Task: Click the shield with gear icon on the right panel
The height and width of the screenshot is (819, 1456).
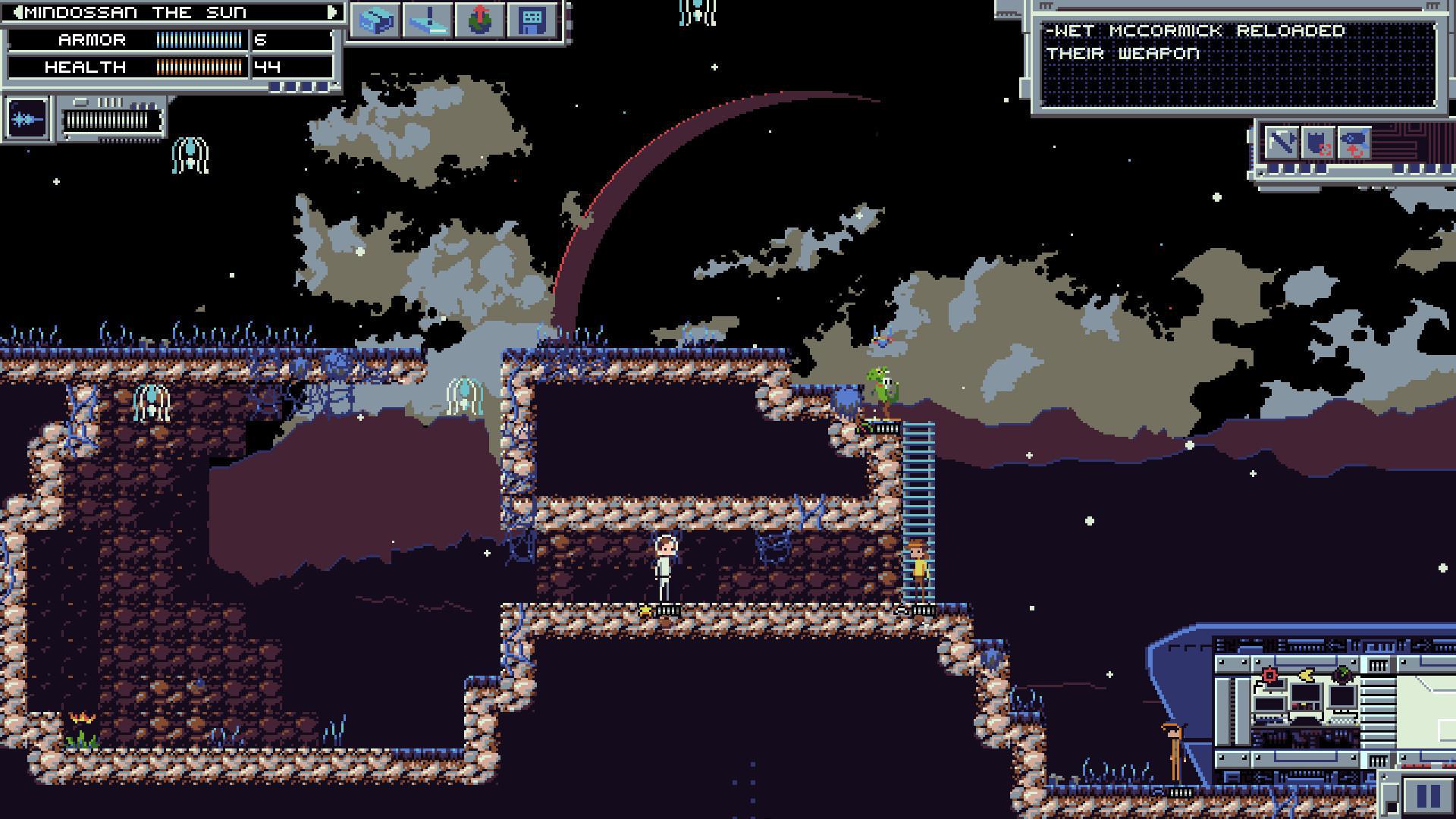Action: [1319, 143]
